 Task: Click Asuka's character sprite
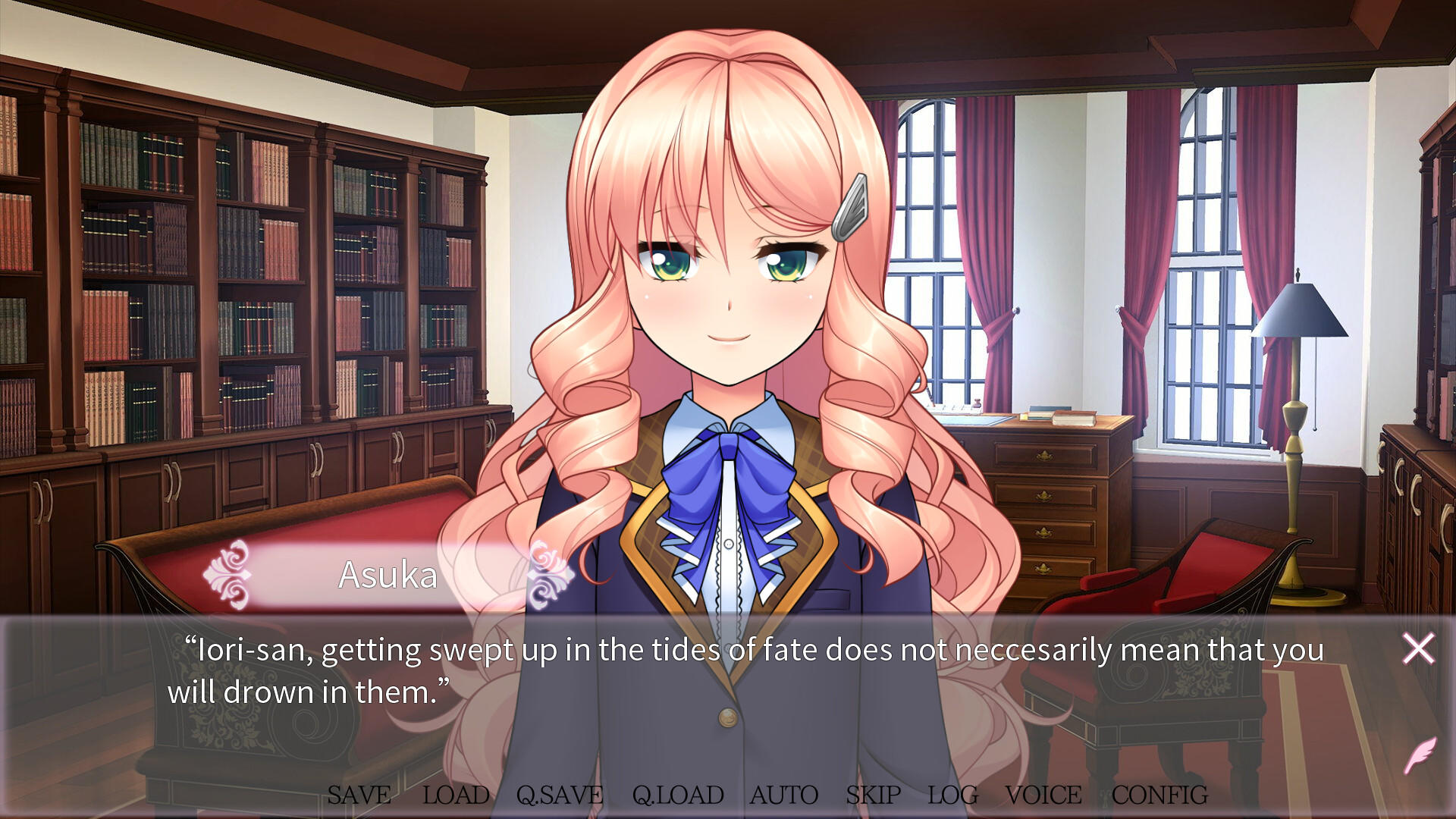click(x=728, y=303)
